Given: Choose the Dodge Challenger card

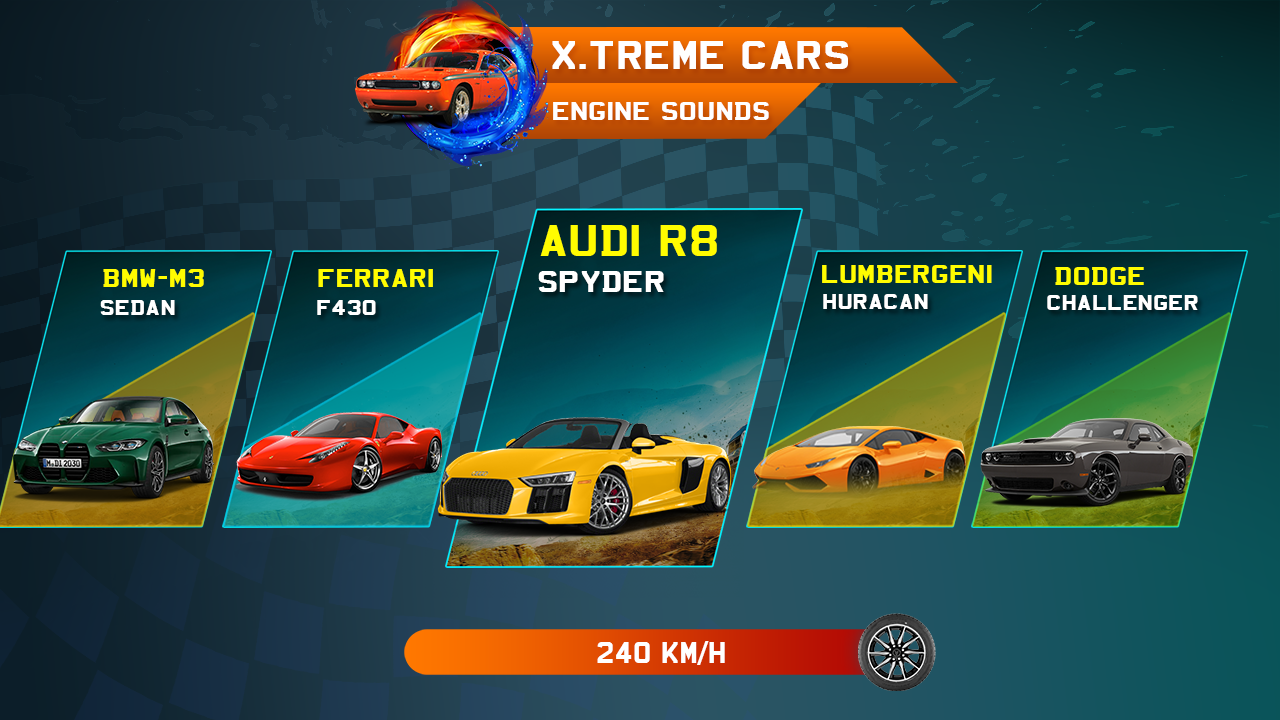Looking at the screenshot, I should click(1110, 390).
